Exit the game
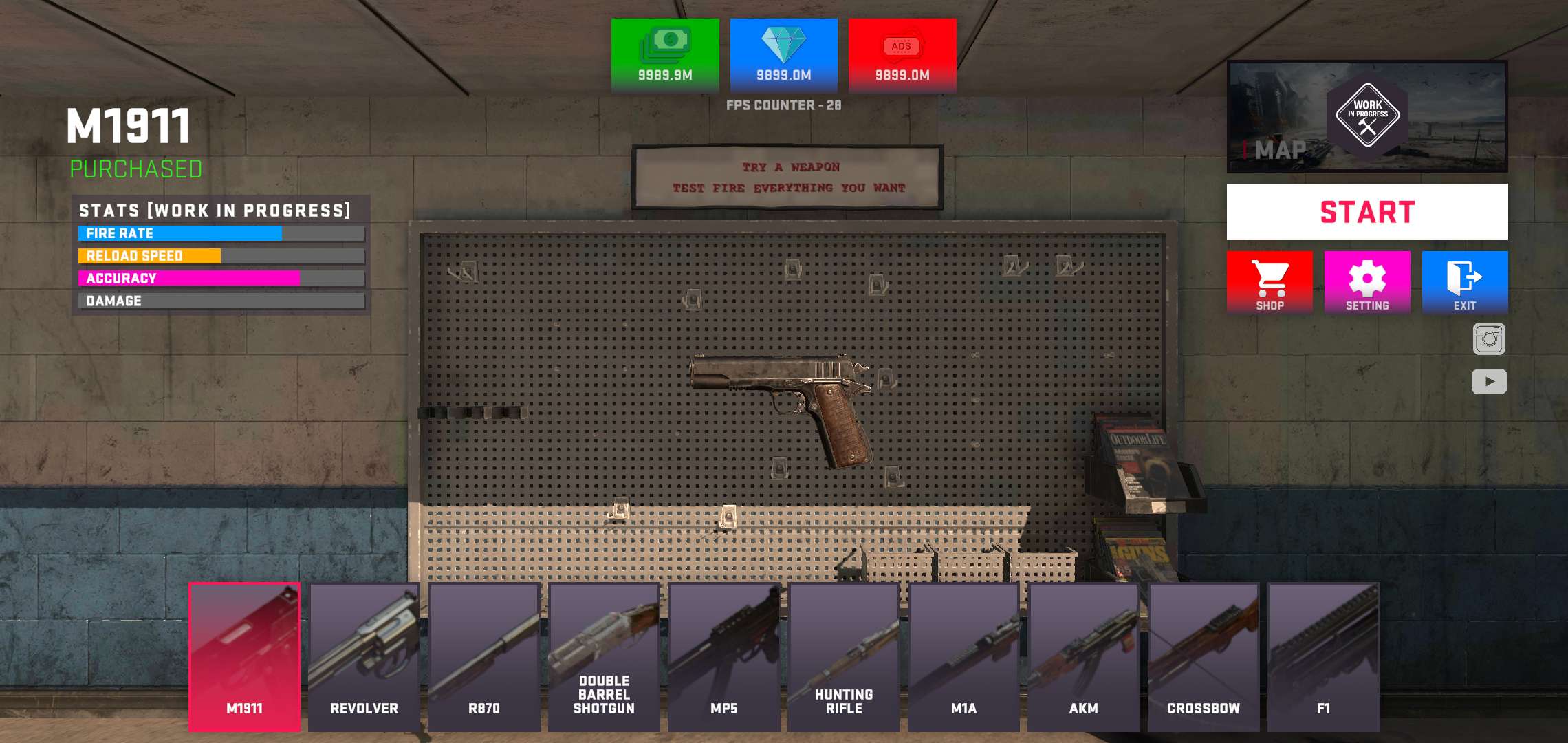This screenshot has width=1568, height=743. (1465, 282)
